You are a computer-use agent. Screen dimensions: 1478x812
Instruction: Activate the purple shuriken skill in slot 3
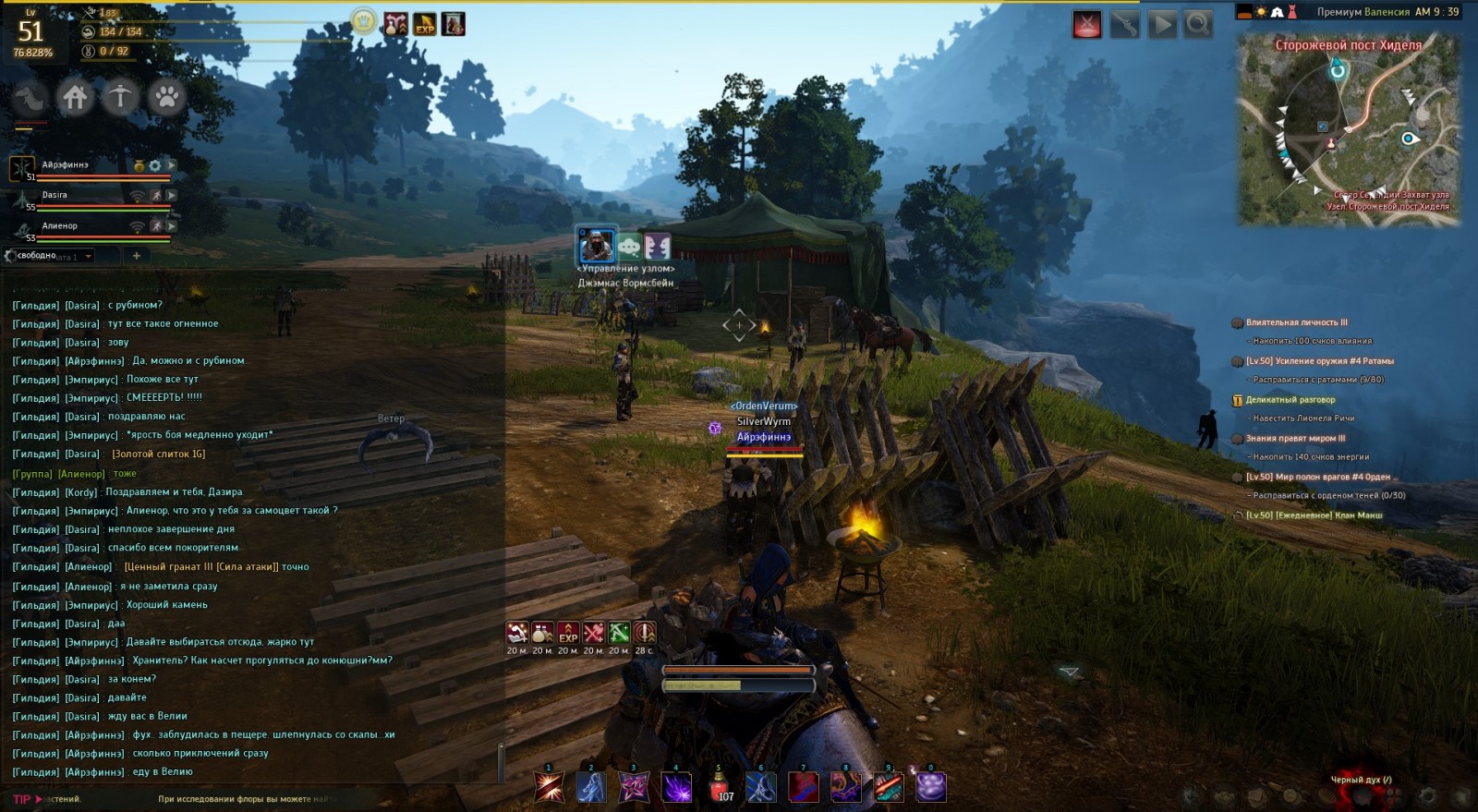[634, 787]
